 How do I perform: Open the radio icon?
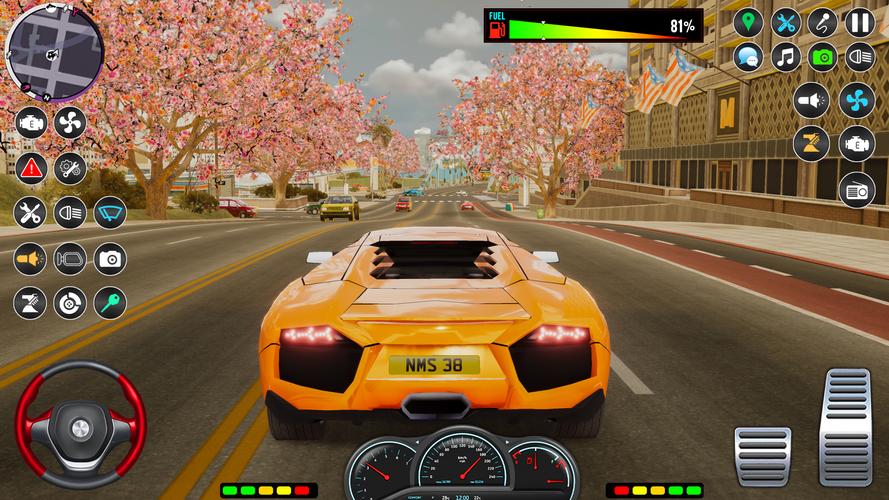tap(857, 188)
